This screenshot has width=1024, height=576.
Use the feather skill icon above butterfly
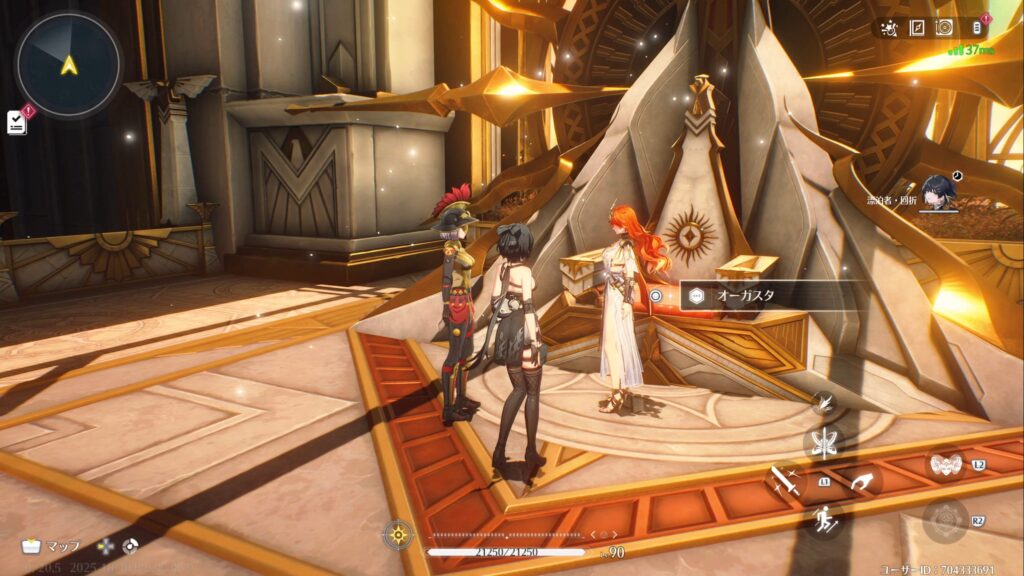tap(825, 403)
